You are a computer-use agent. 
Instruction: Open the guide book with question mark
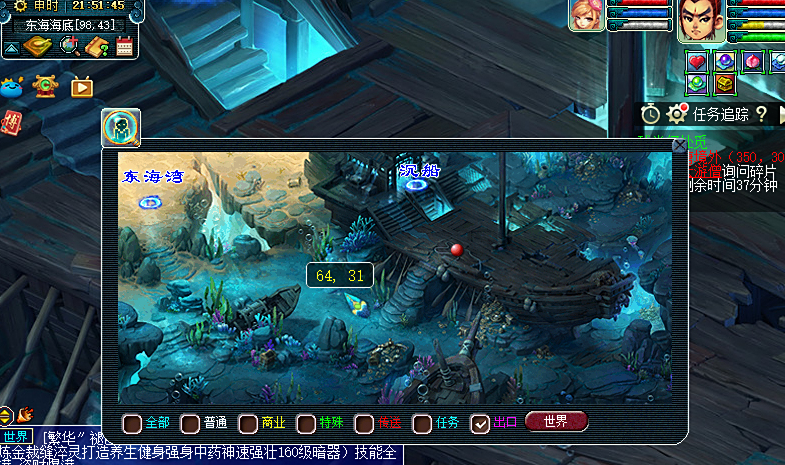tap(97, 46)
